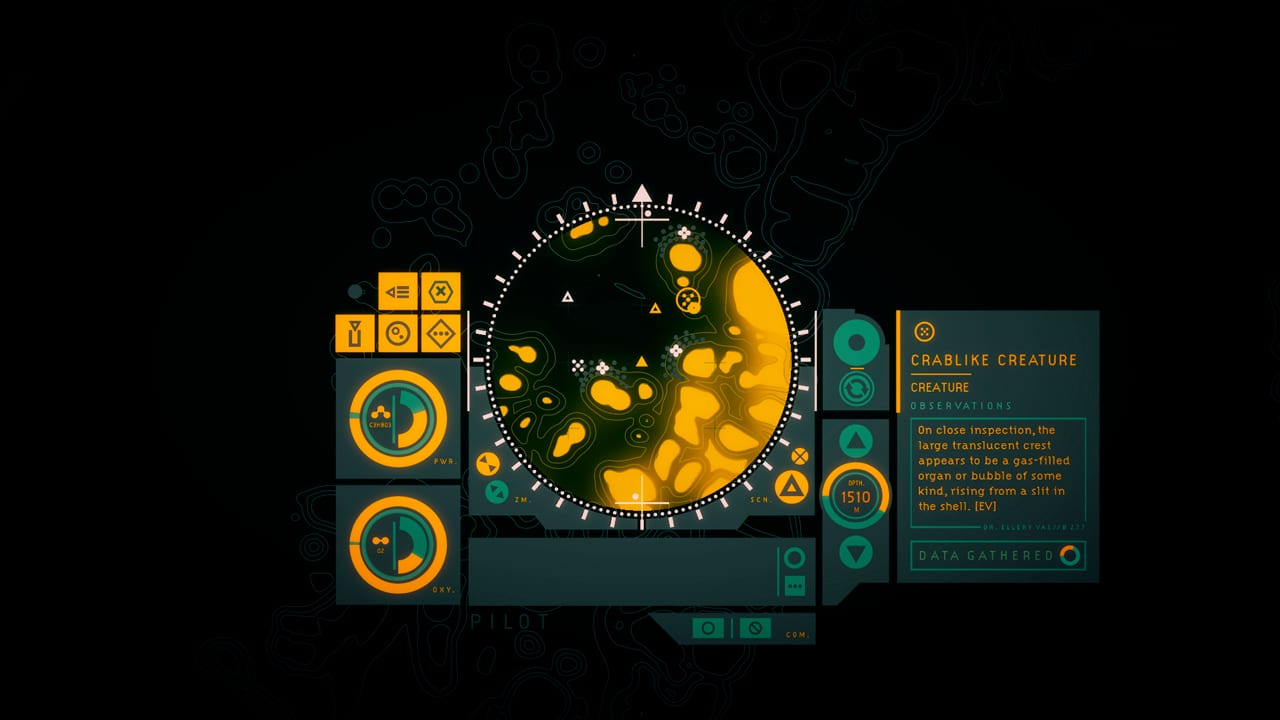The height and width of the screenshot is (720, 1280).
Task: Ascend using the depth up arrow
Action: tap(856, 440)
